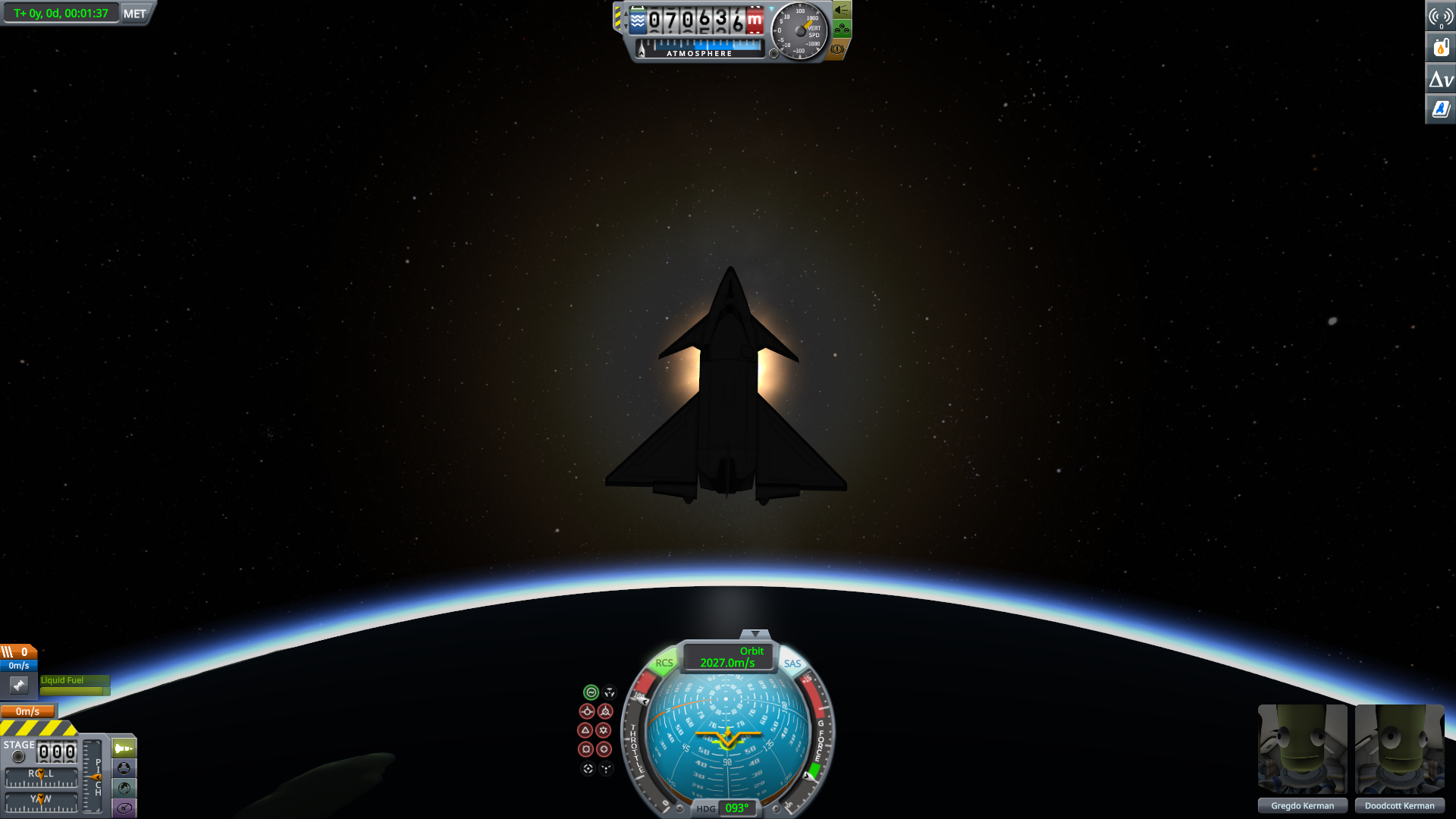The image size is (1456, 819).
Task: Retract the altimeter panel via its triangle
Action: tap(772, 8)
